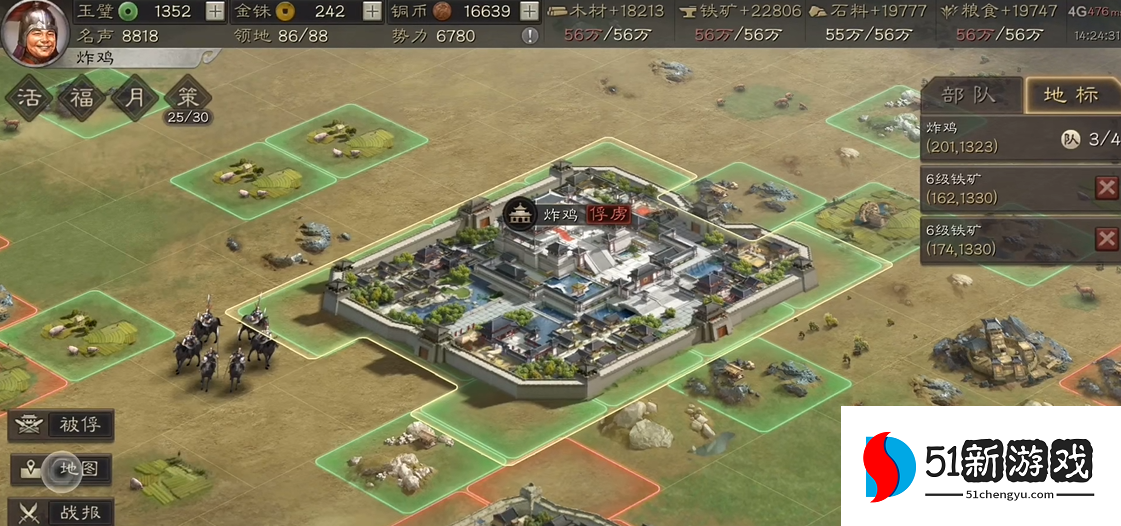
Task: Select the 炸鸡 city landmark row
Action: tap(1000, 138)
